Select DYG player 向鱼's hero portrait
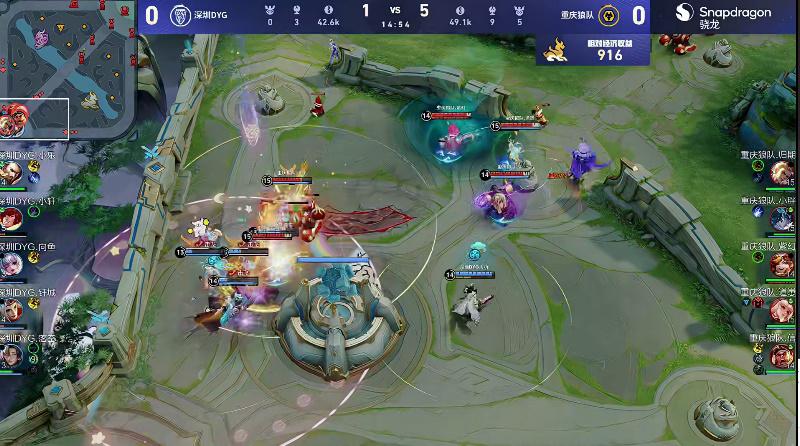Screen dimensions: 800x446 click(x=13, y=264)
